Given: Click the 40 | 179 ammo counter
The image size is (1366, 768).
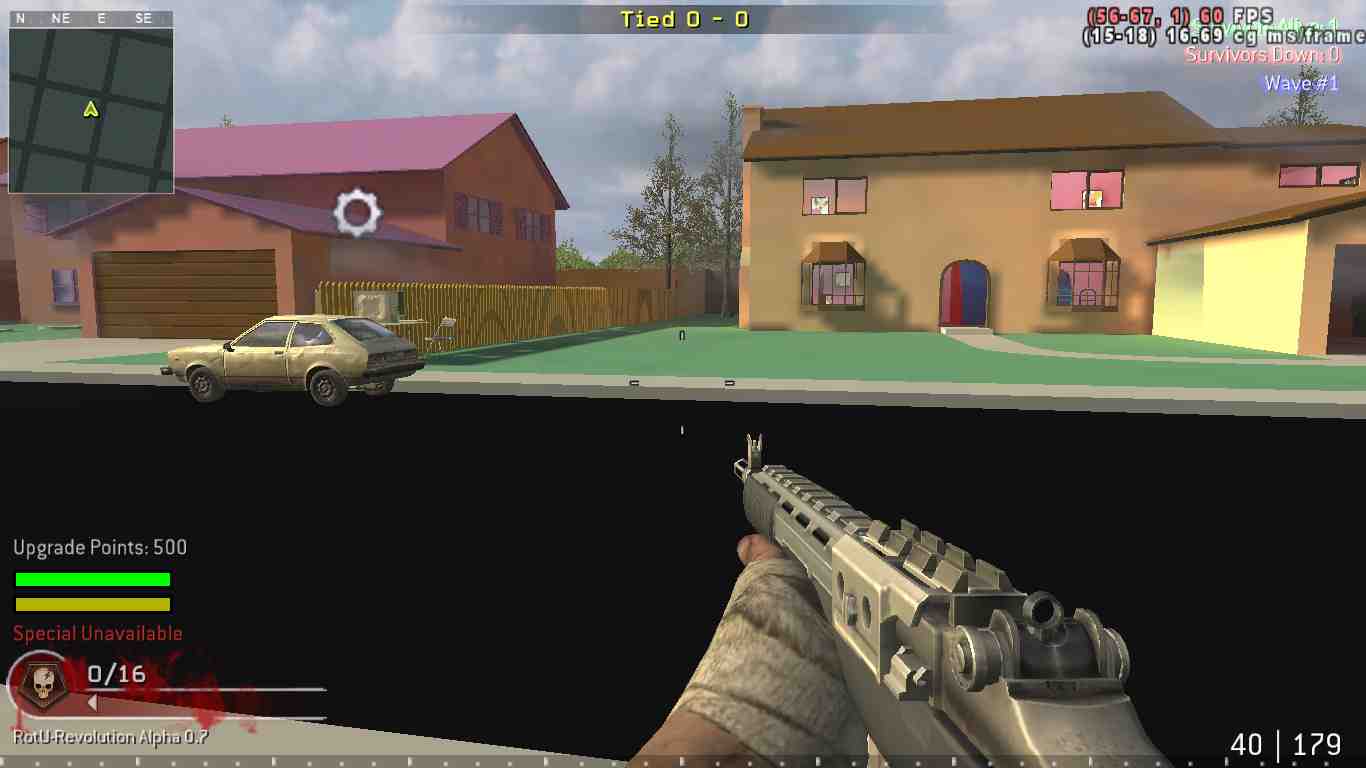Looking at the screenshot, I should click(x=1284, y=745).
